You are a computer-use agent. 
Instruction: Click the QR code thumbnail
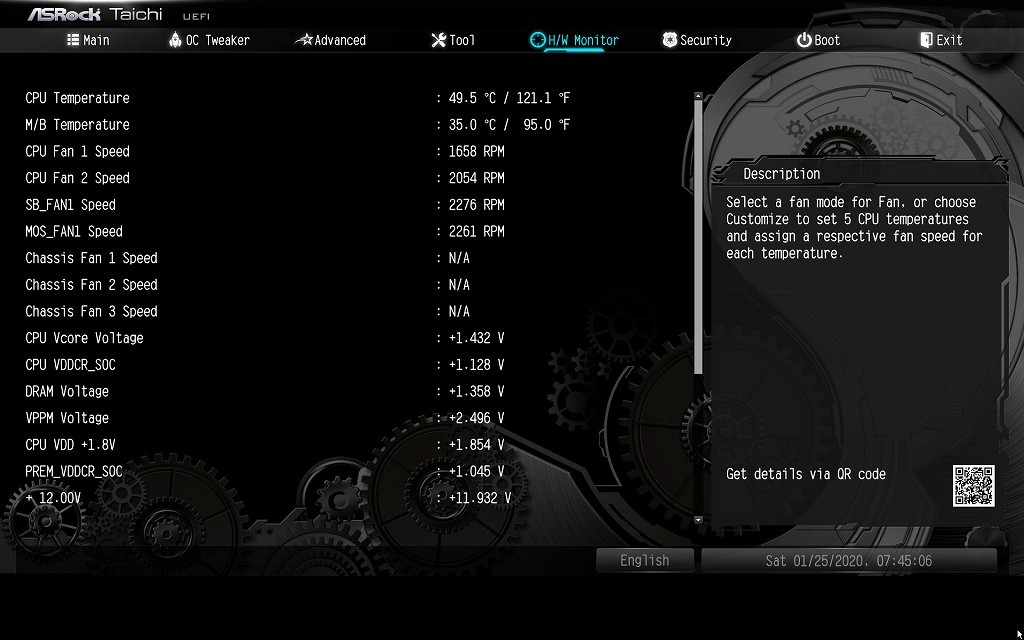click(973, 486)
